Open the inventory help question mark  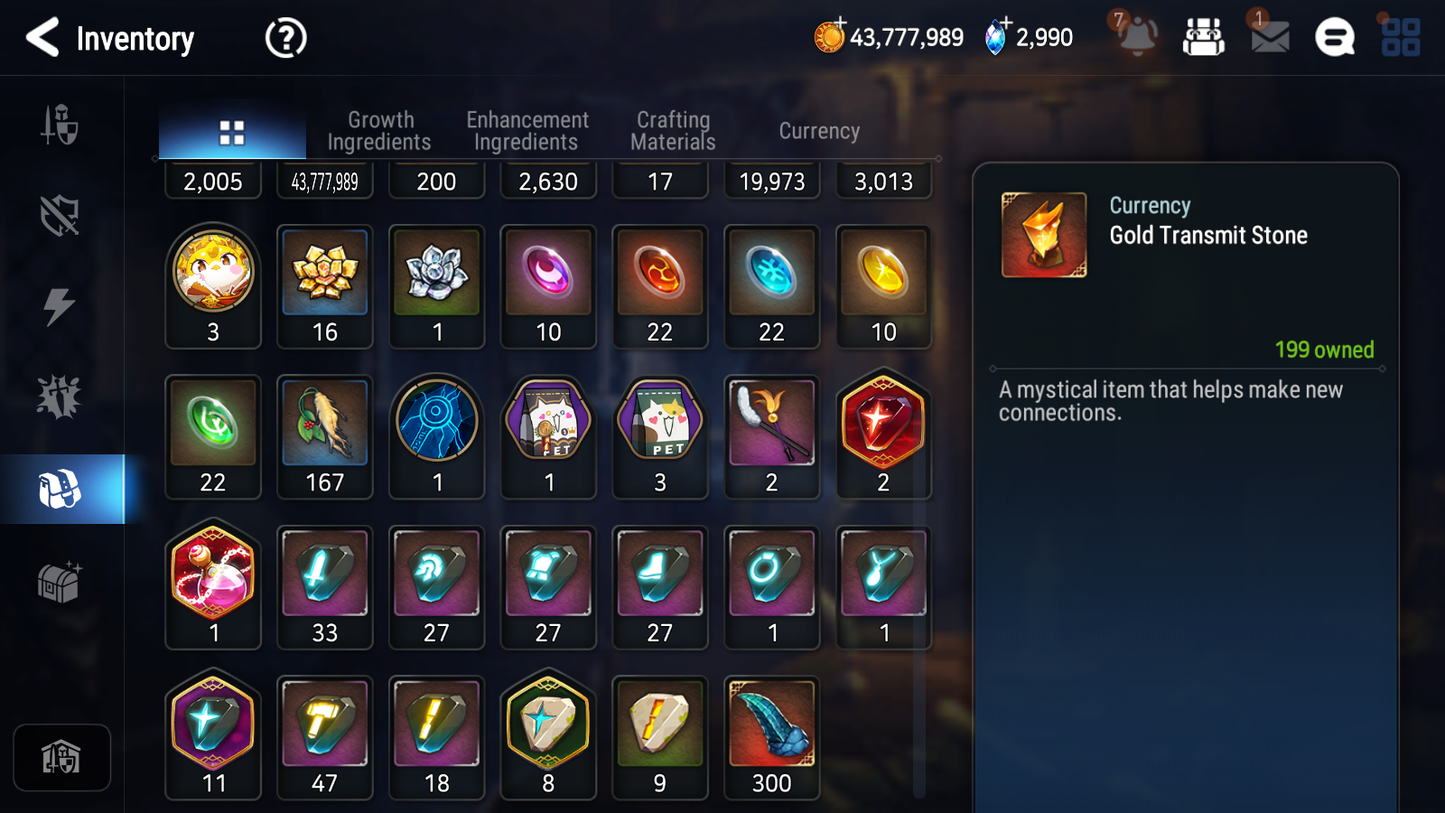285,39
